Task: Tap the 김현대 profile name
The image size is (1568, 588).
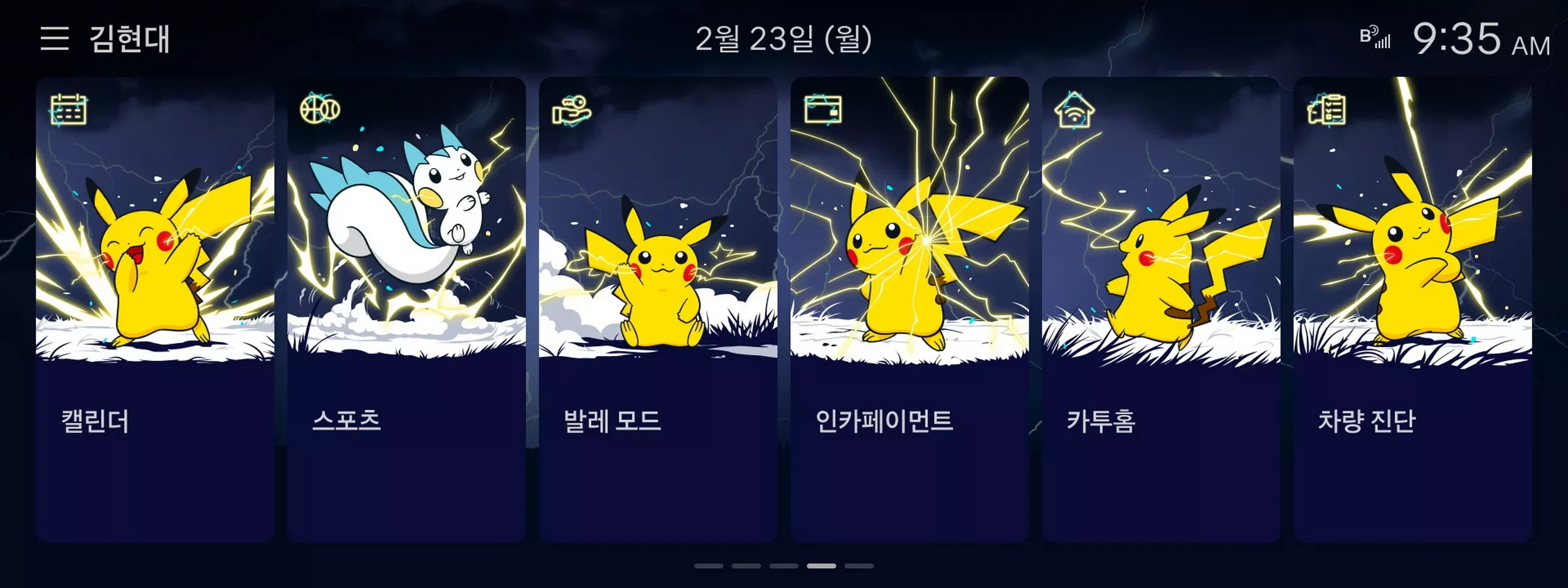Action: point(125,39)
